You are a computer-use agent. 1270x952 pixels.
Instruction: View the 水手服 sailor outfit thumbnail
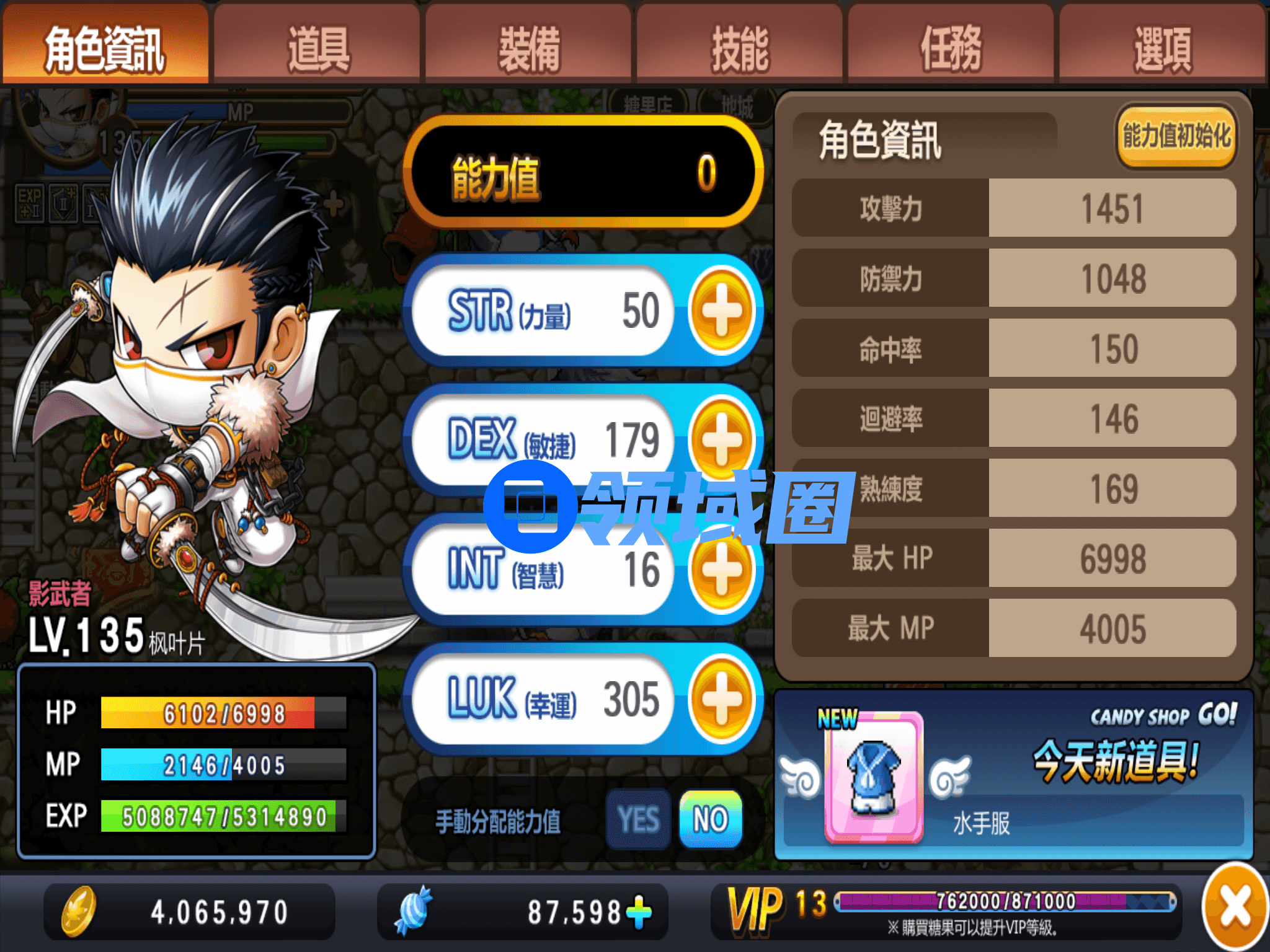873,778
